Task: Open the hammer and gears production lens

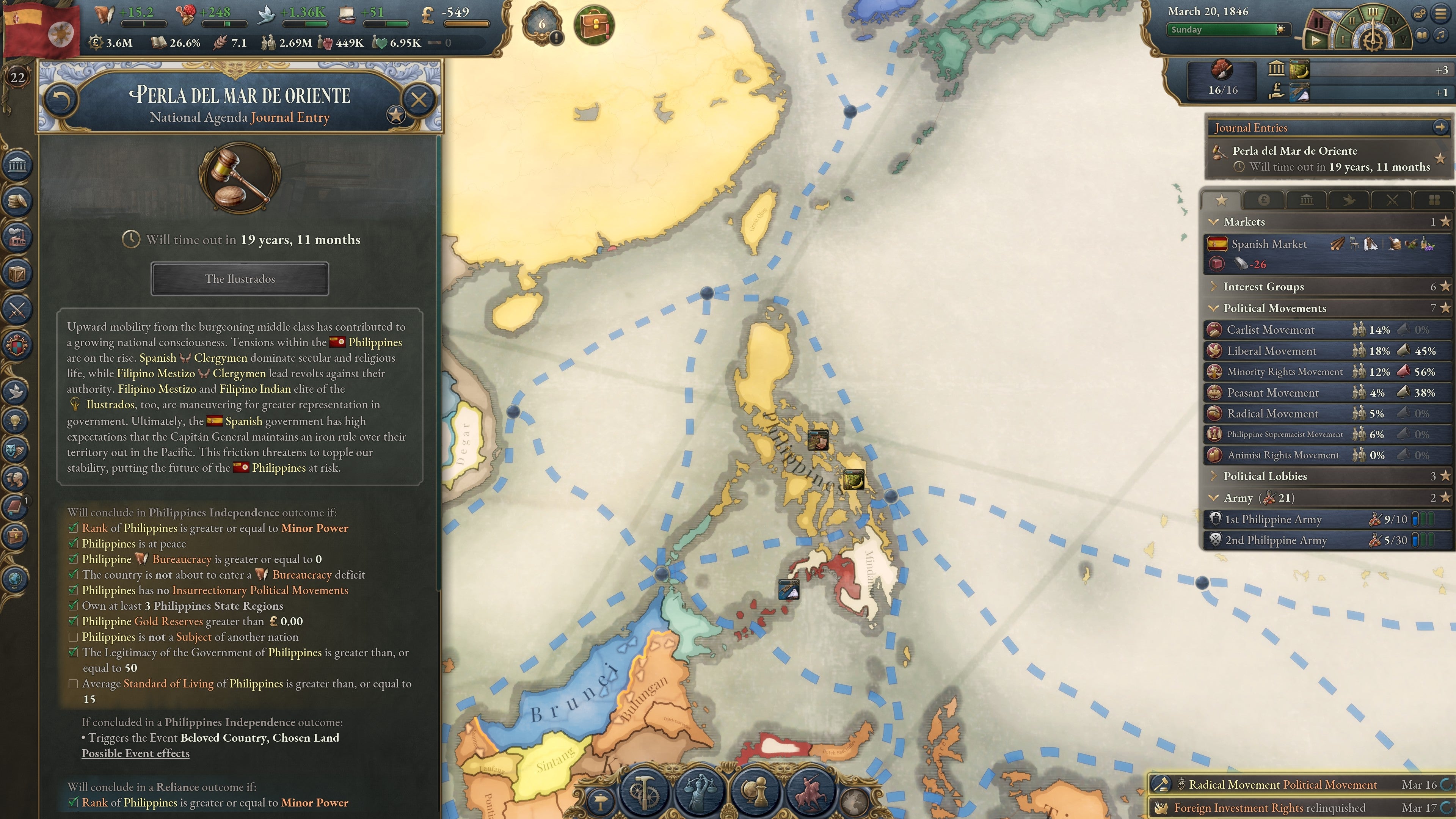Action: [644, 789]
